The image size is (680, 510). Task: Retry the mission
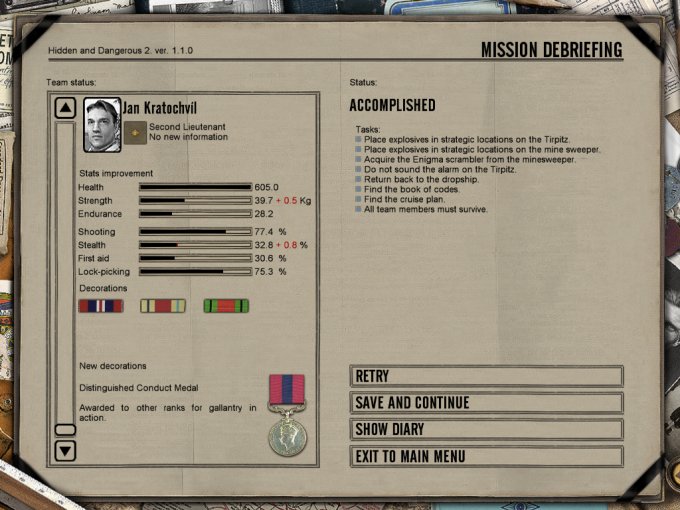pyautogui.click(x=486, y=376)
